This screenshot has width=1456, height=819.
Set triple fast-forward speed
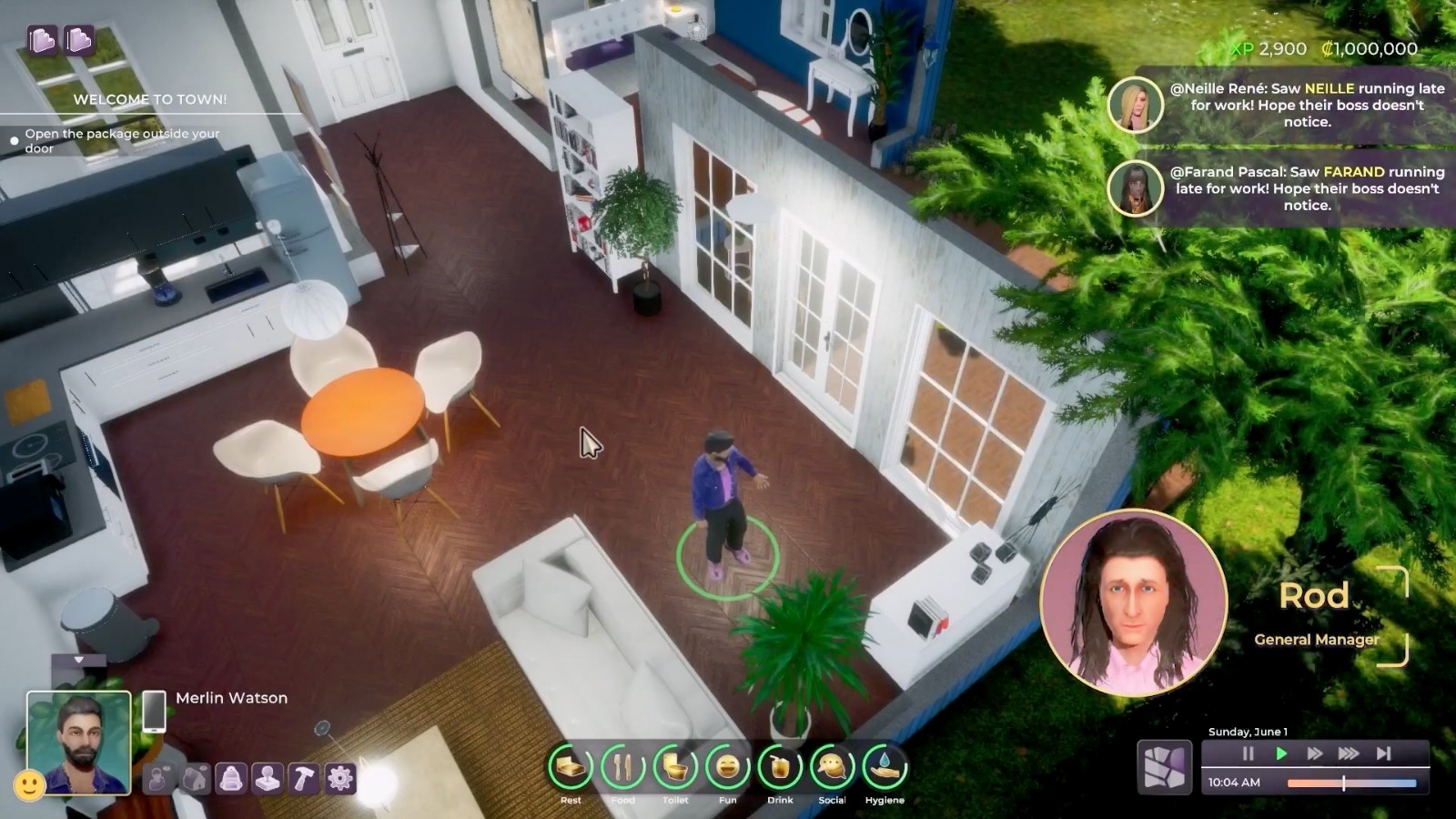[1349, 753]
